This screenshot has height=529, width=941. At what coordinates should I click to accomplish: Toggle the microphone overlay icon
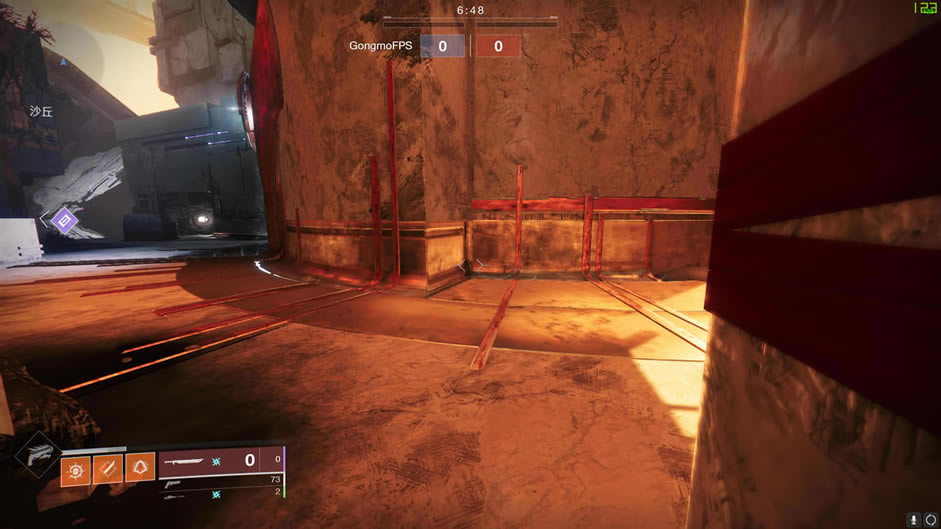point(914,520)
